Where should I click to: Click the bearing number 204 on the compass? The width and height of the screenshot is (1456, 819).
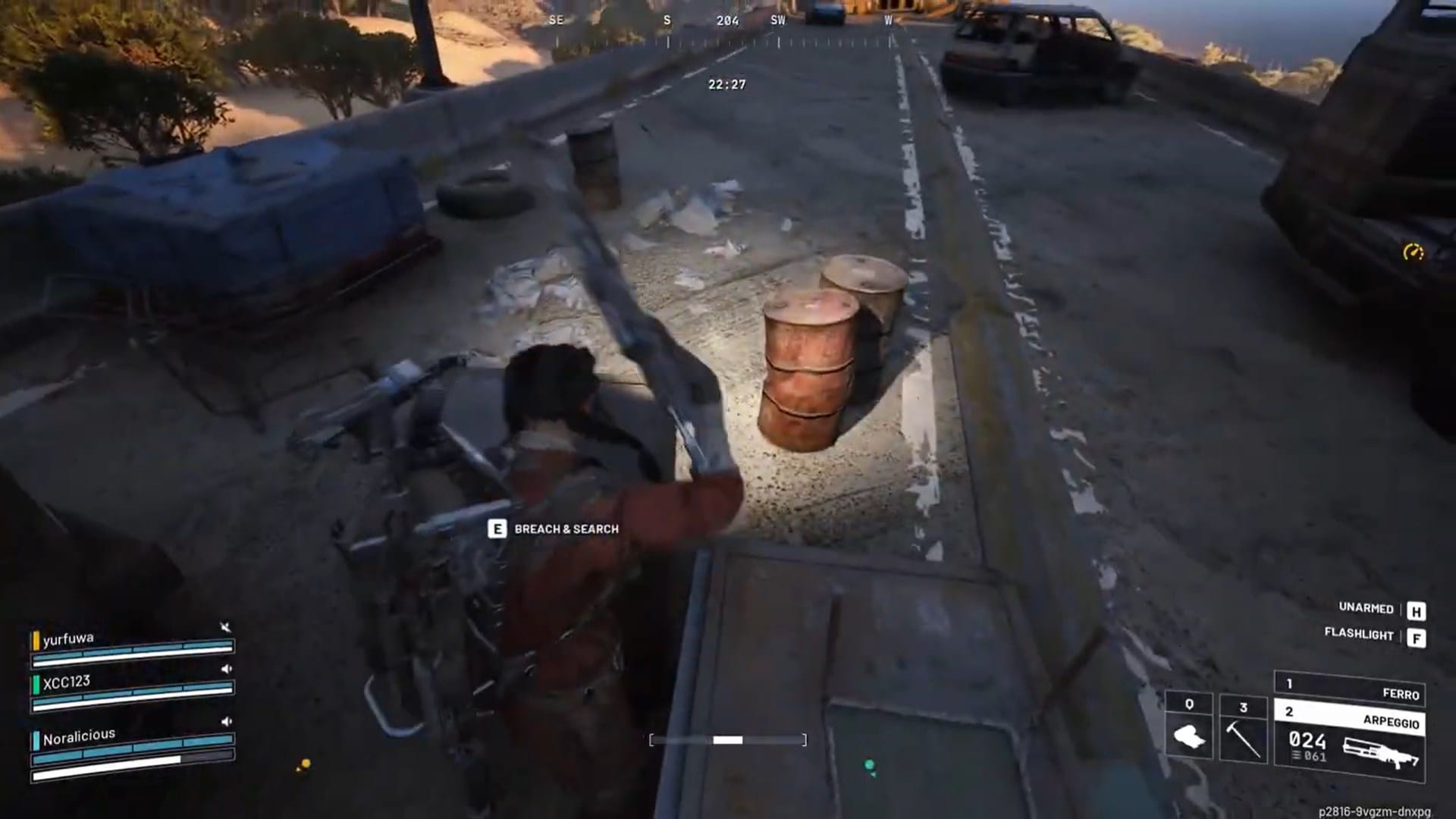point(728,21)
